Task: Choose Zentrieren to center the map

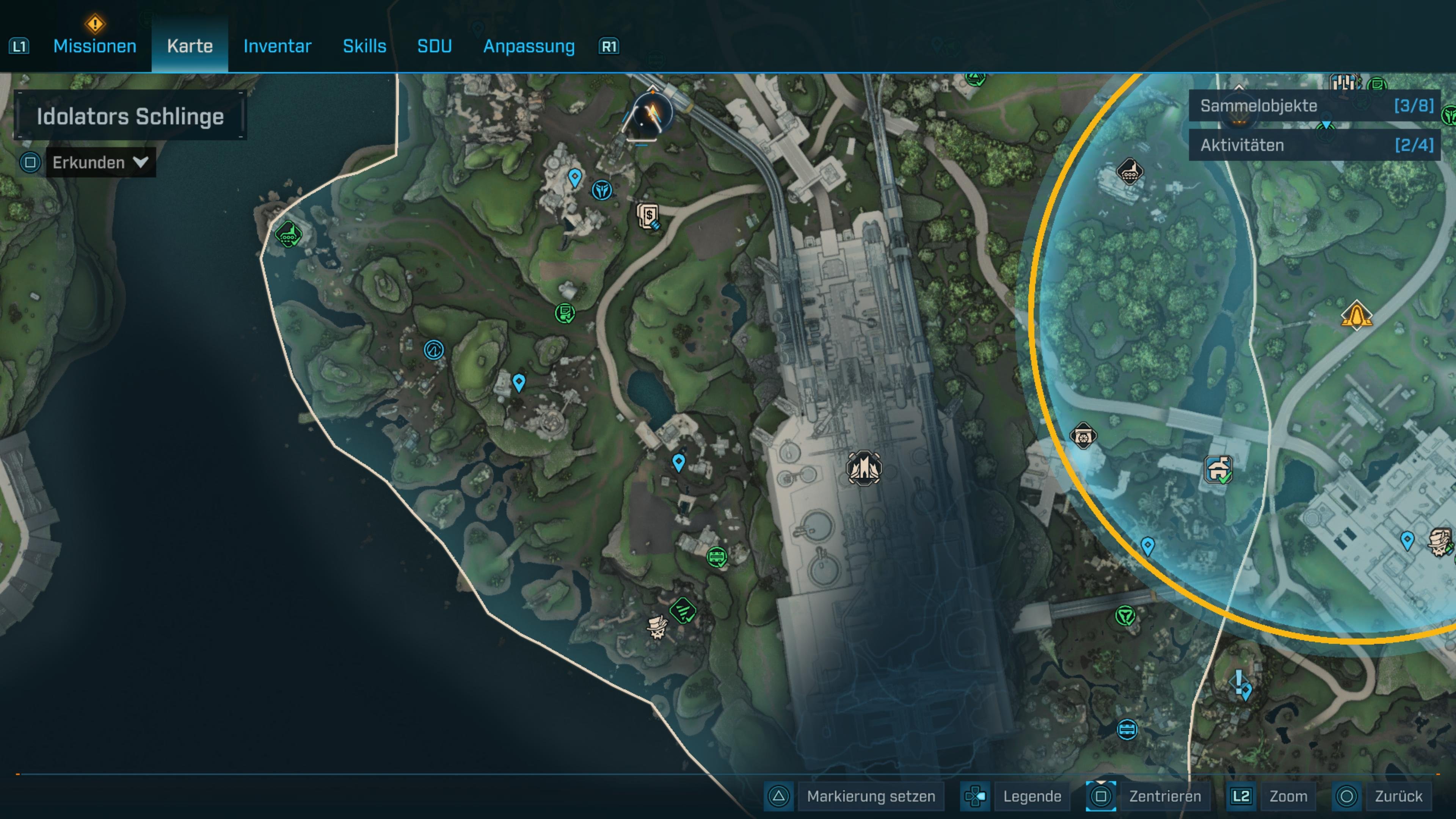Action: [1164, 796]
